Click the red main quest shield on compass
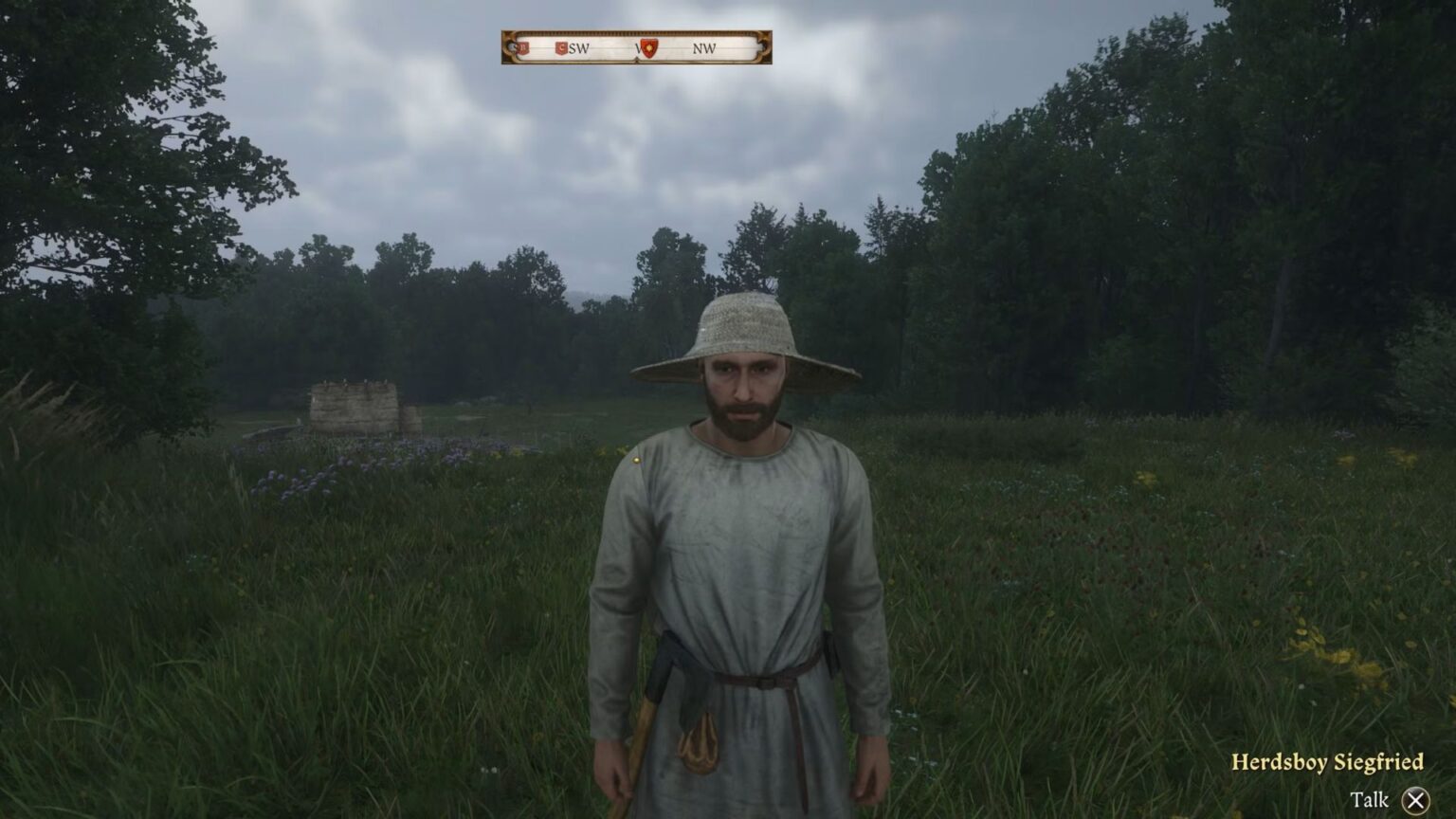The image size is (1456, 819). 649,48
